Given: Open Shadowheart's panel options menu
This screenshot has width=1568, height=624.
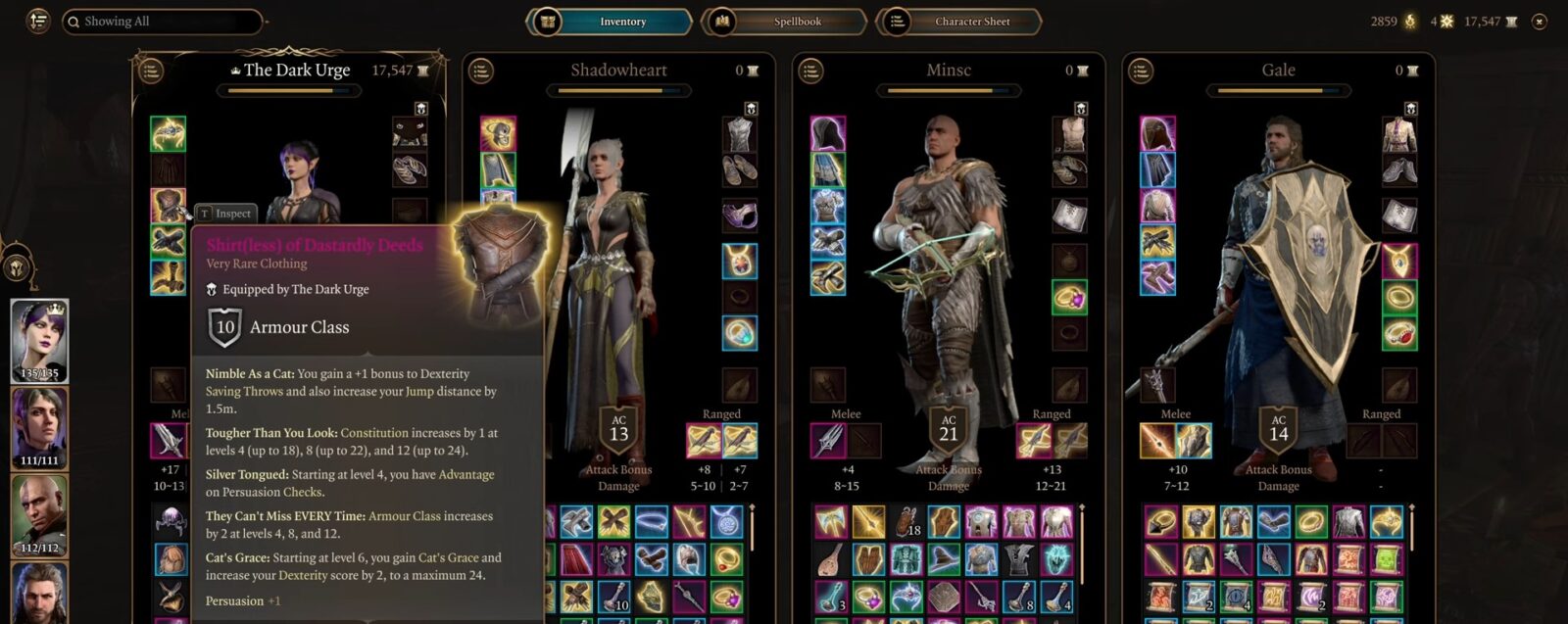Looking at the screenshot, I should coord(480,71).
